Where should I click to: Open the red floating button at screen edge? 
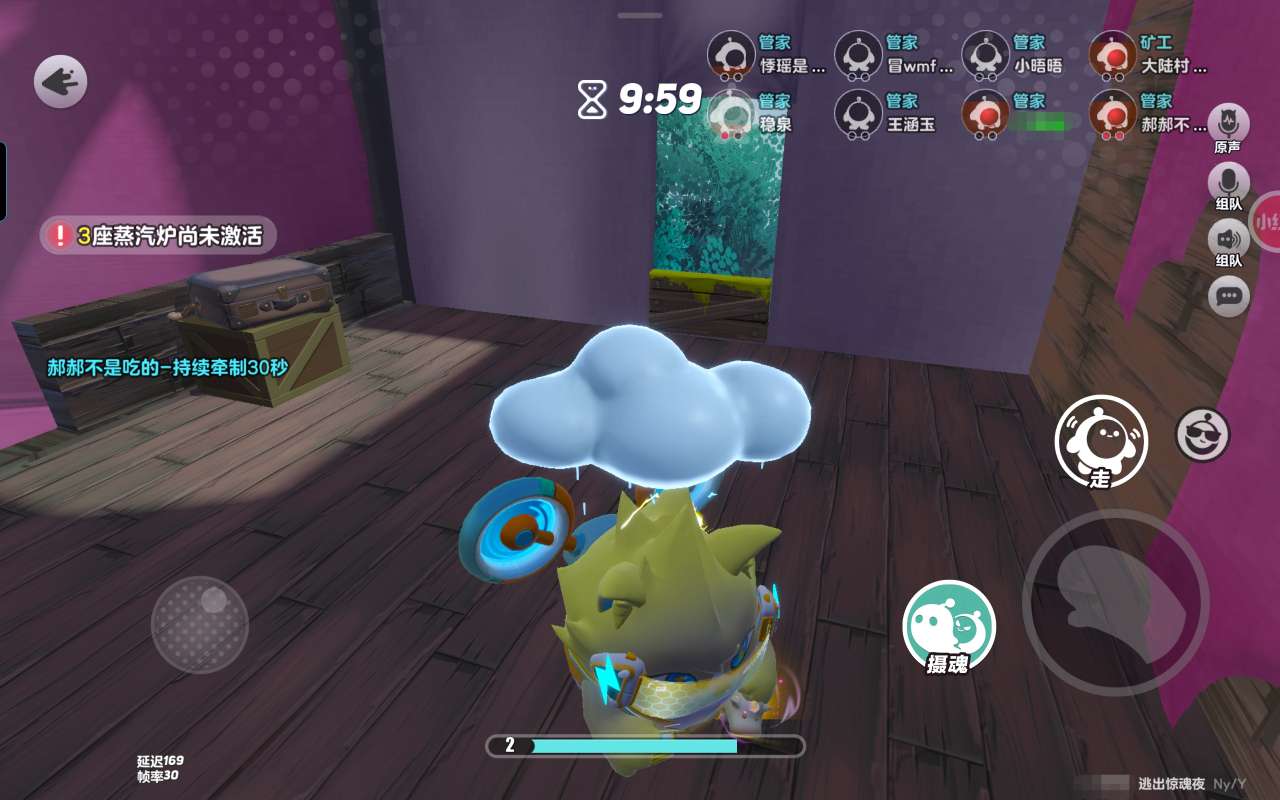(1266, 221)
